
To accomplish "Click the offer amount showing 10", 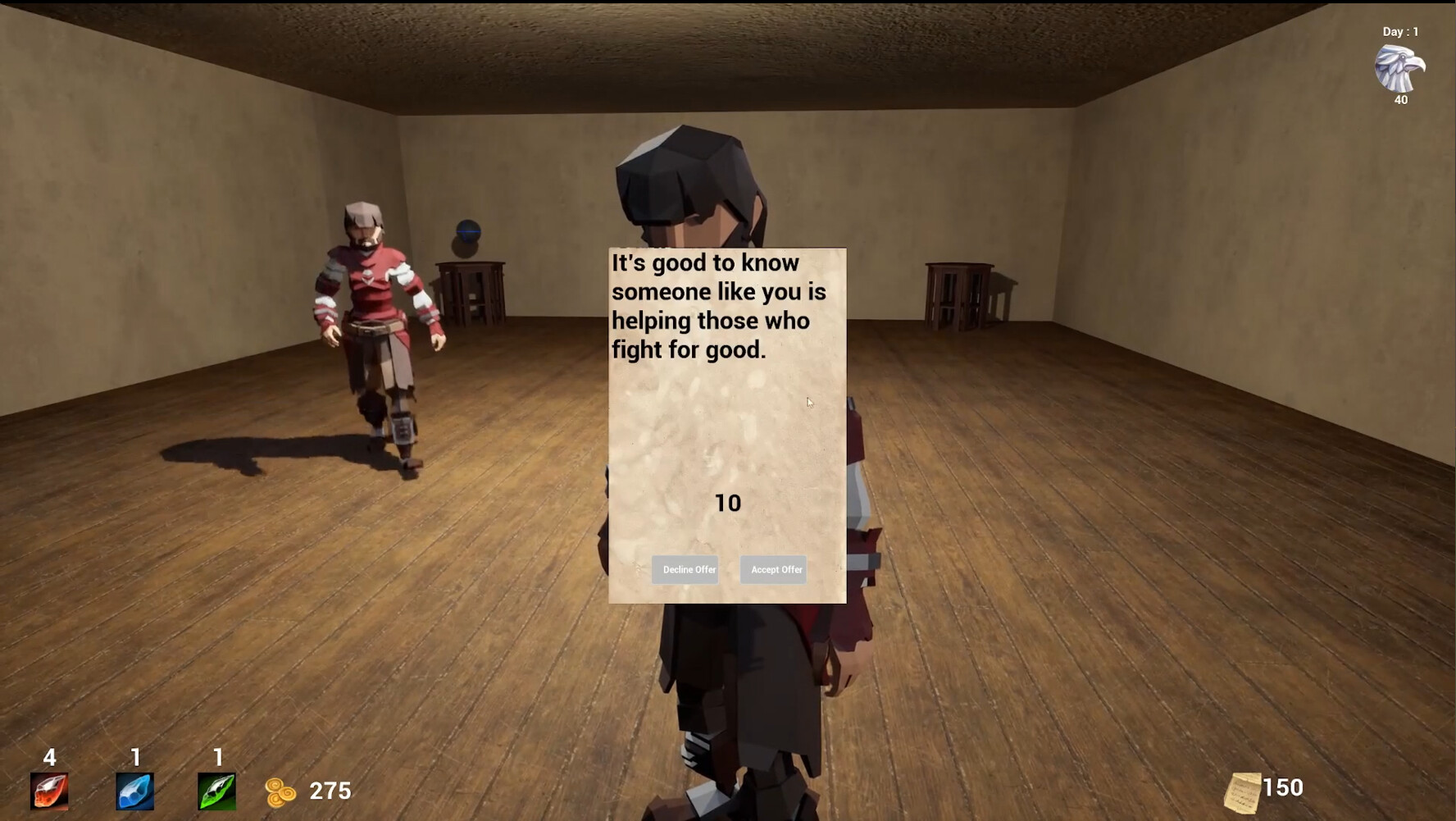I will click(x=728, y=502).
